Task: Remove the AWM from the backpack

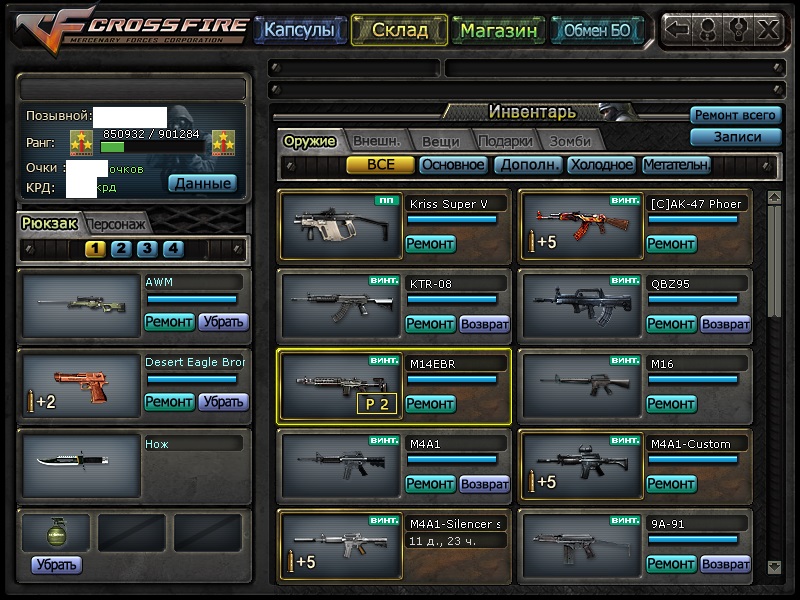Action: point(223,322)
